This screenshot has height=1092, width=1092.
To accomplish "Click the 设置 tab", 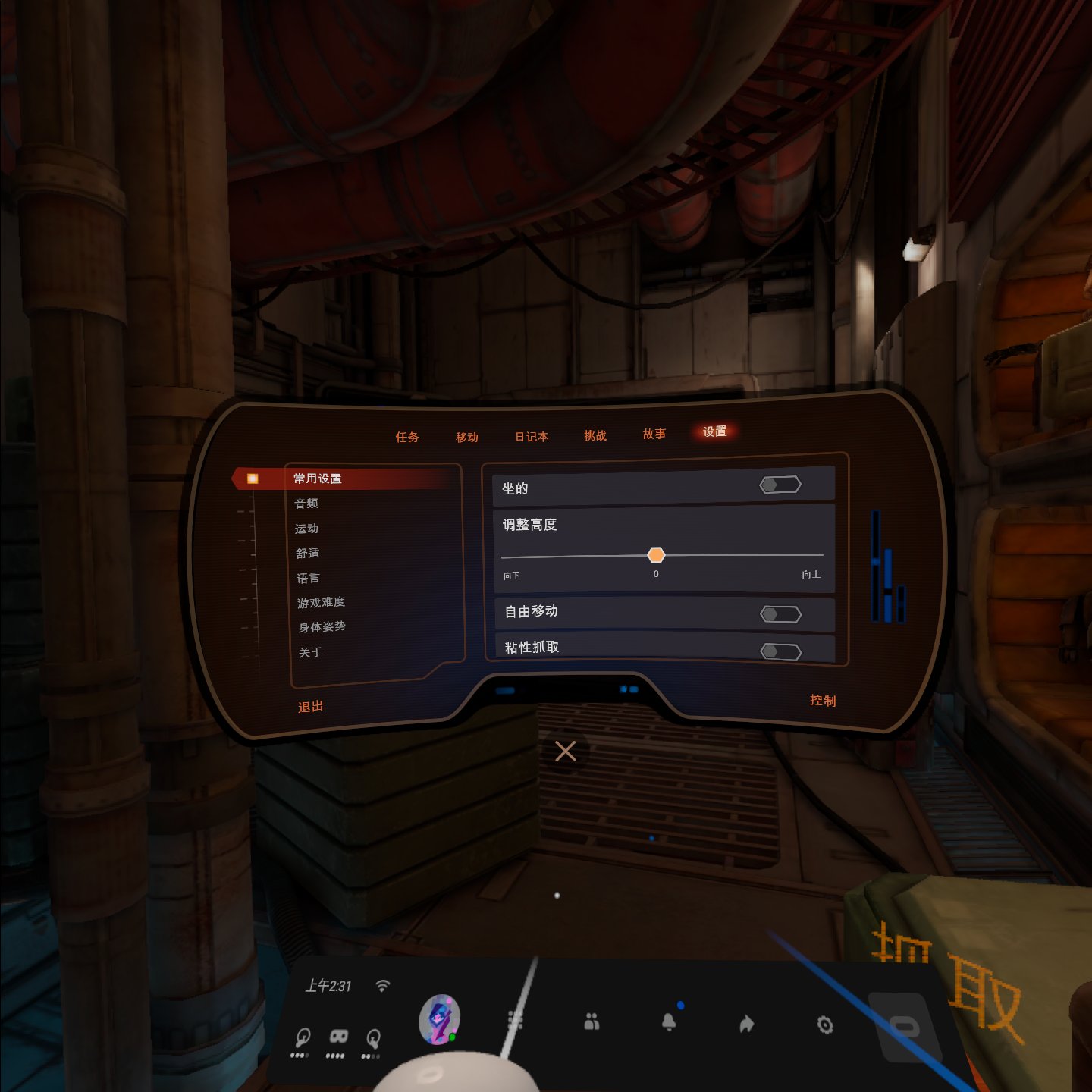I will [x=714, y=431].
